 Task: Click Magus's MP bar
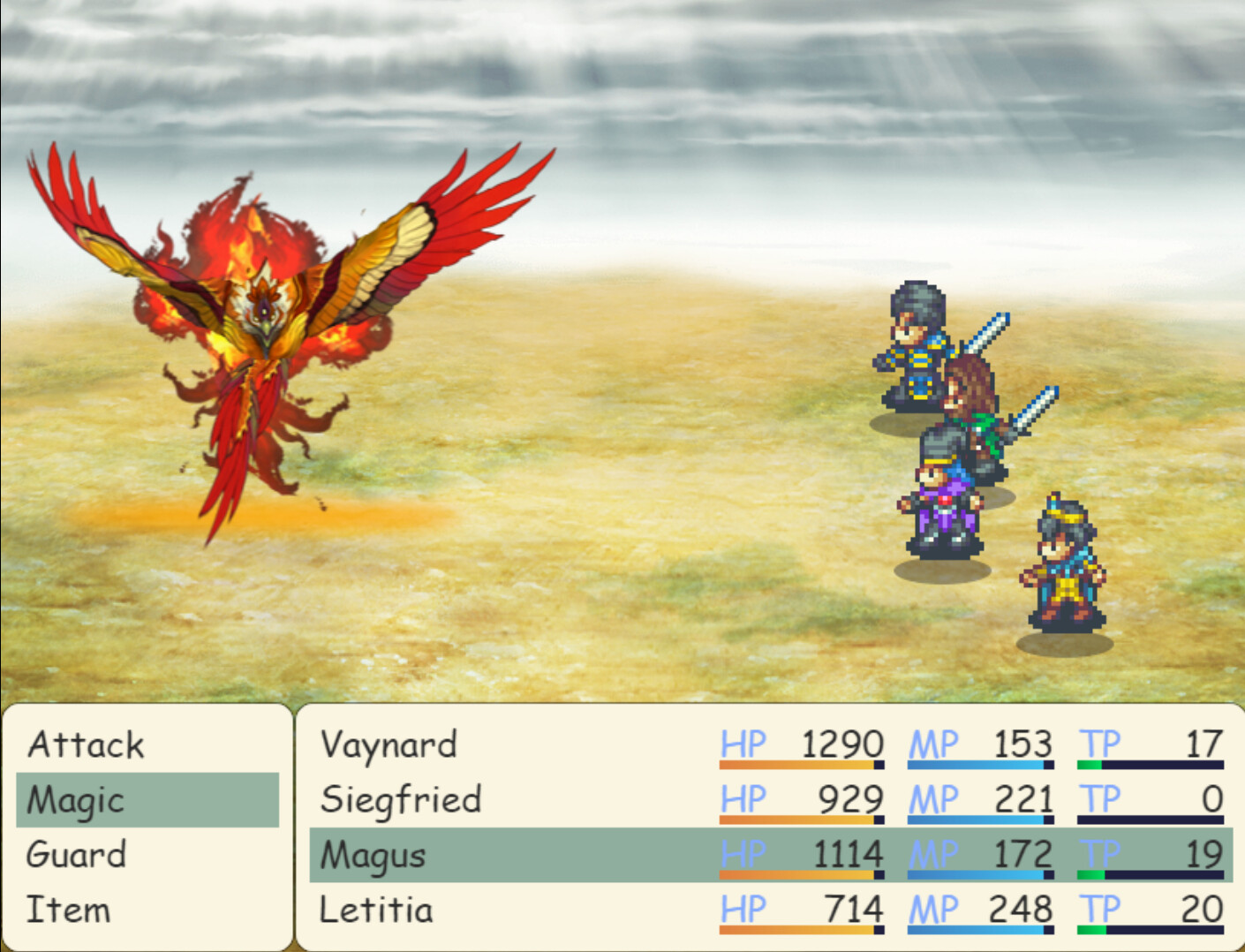point(980,876)
